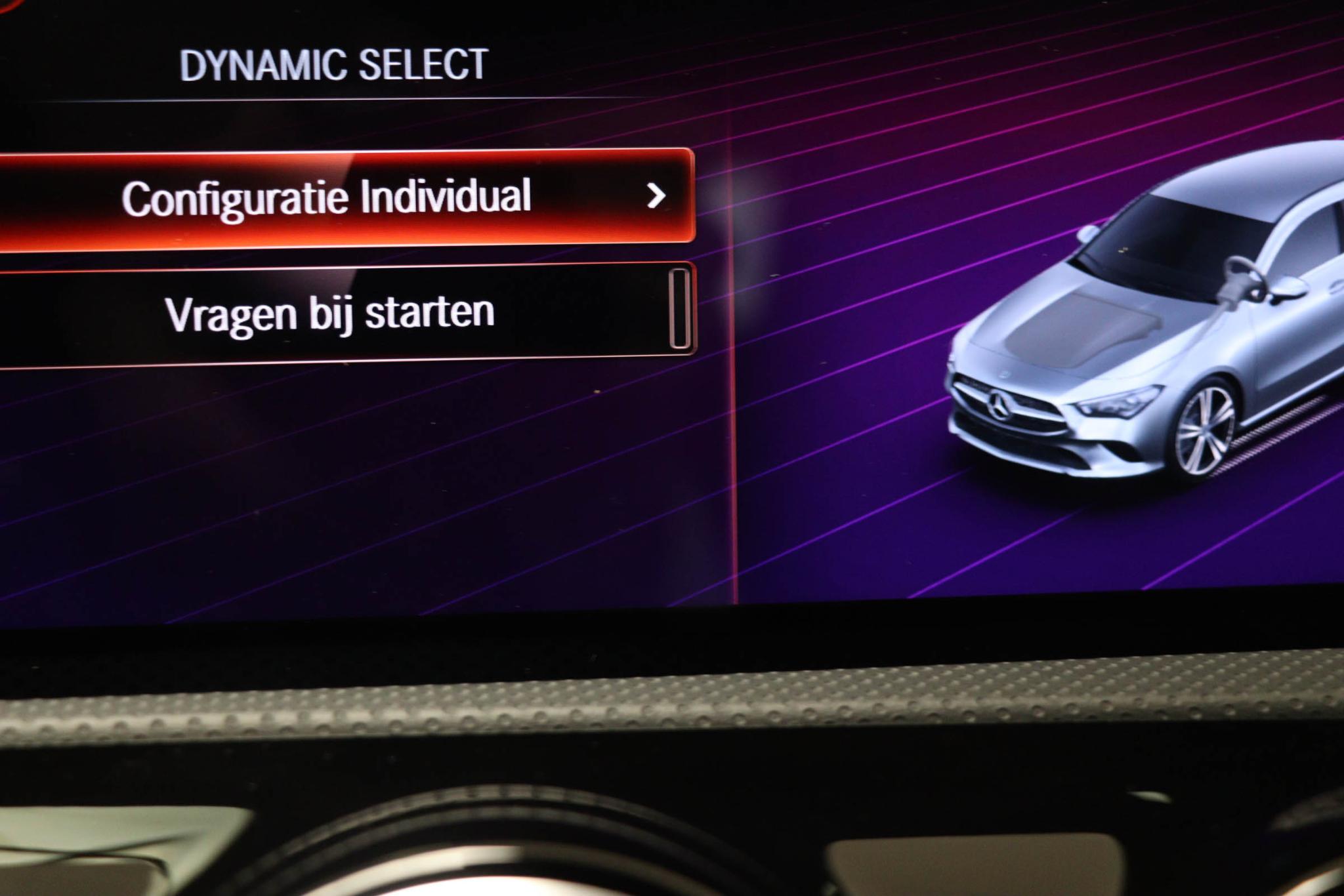
Task: Toggle the Vragen bij starten option
Action: tap(679, 310)
